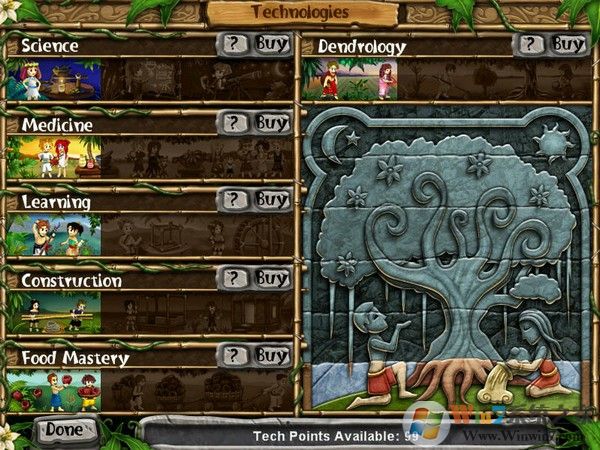Buy the Food Mastery technology
Viewport: 600px width, 450px height.
click(x=270, y=355)
